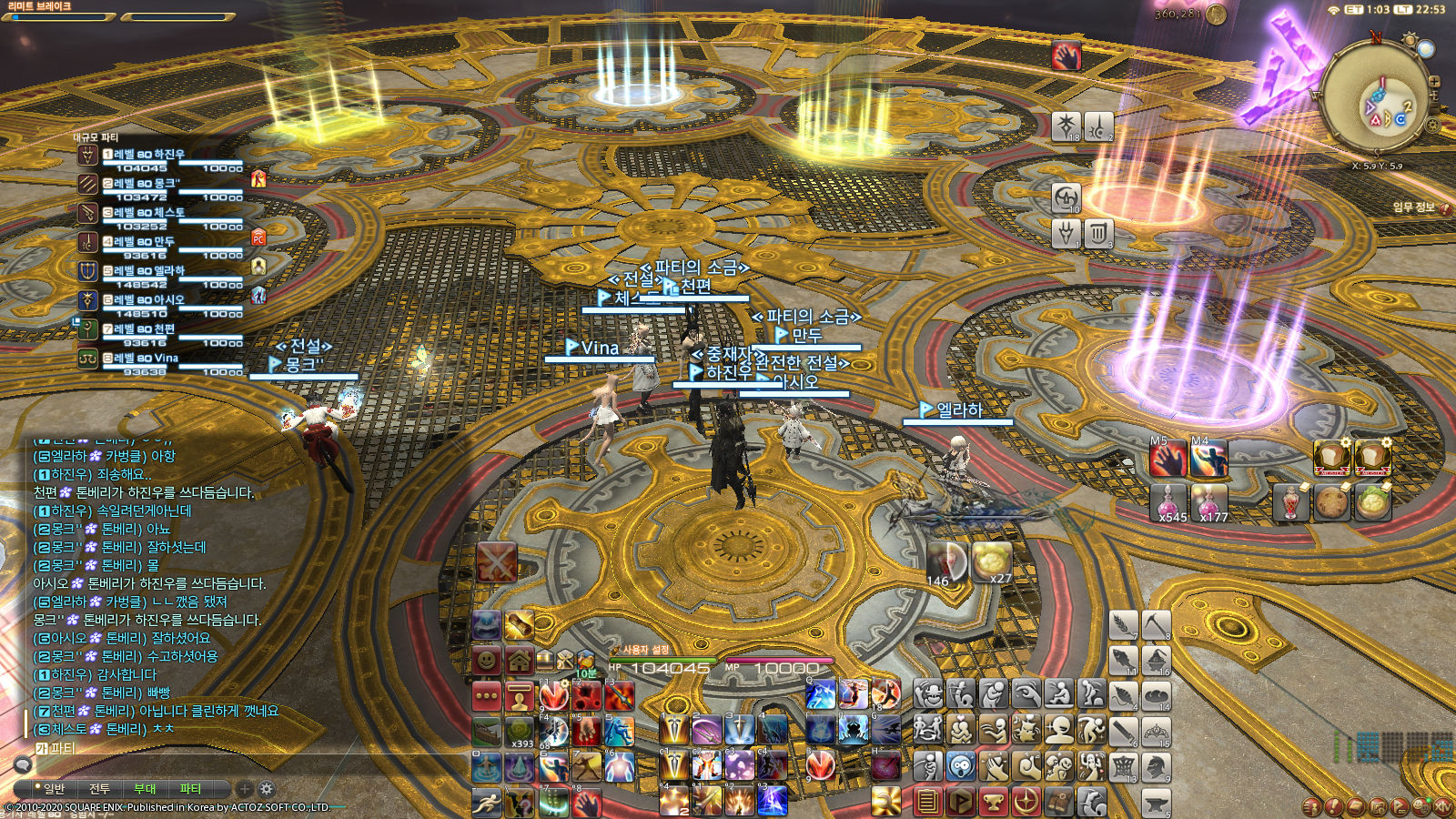Use the sprint running figure action
The height and width of the screenshot is (819, 1456).
pyautogui.click(x=487, y=802)
